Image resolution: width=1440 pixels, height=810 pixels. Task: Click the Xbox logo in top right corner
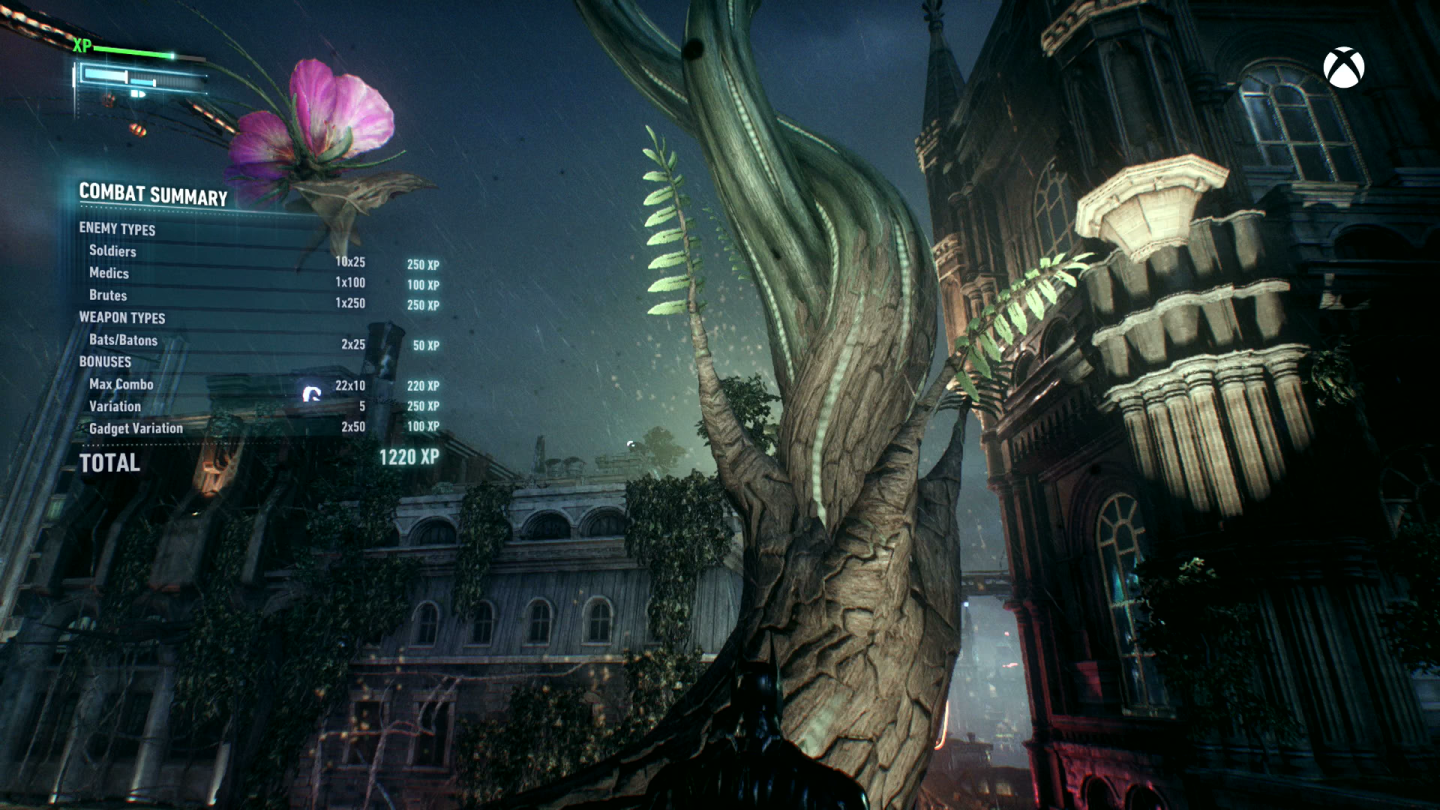click(1344, 65)
